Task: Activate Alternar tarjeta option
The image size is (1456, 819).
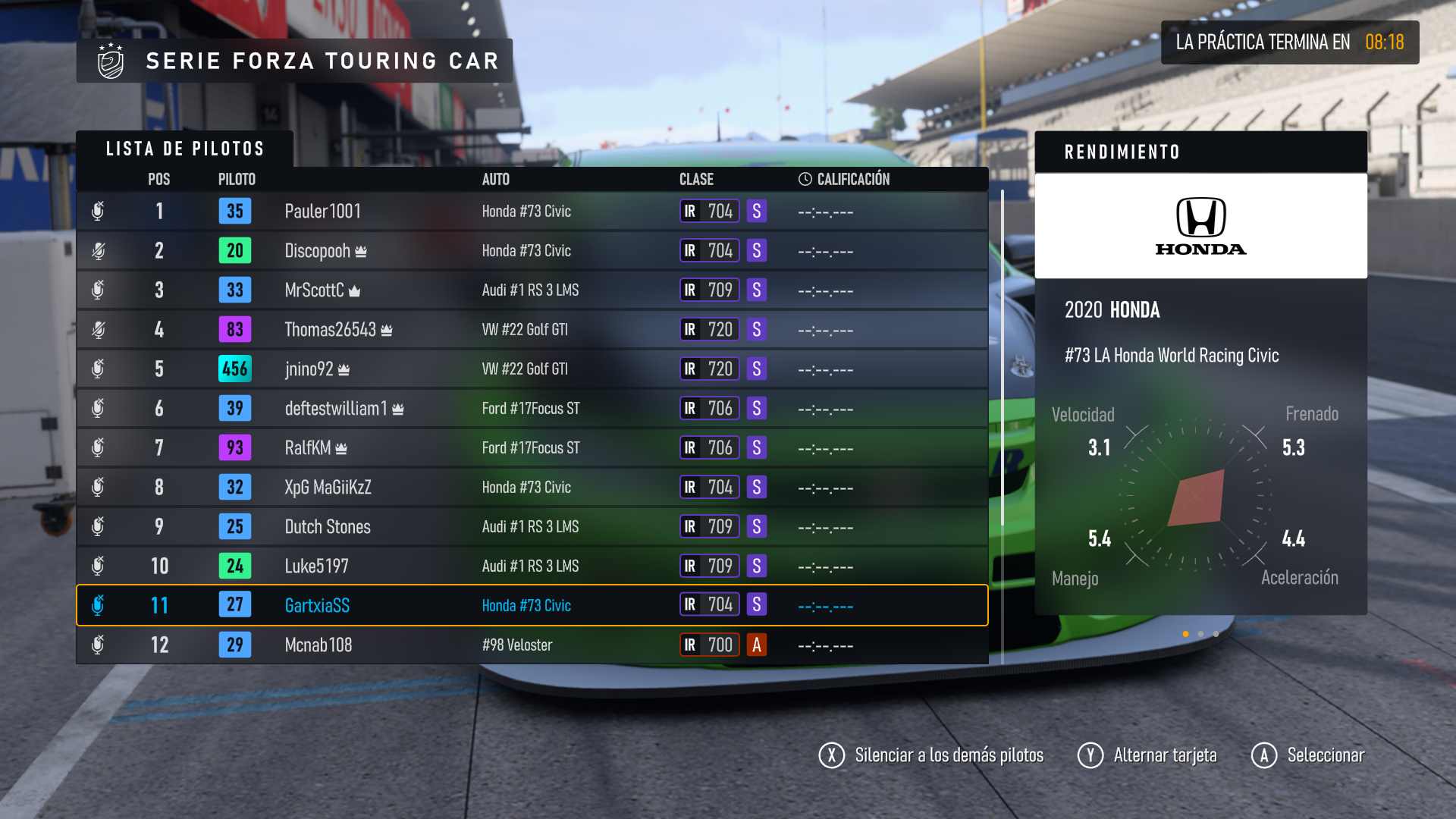Action: click(1147, 755)
